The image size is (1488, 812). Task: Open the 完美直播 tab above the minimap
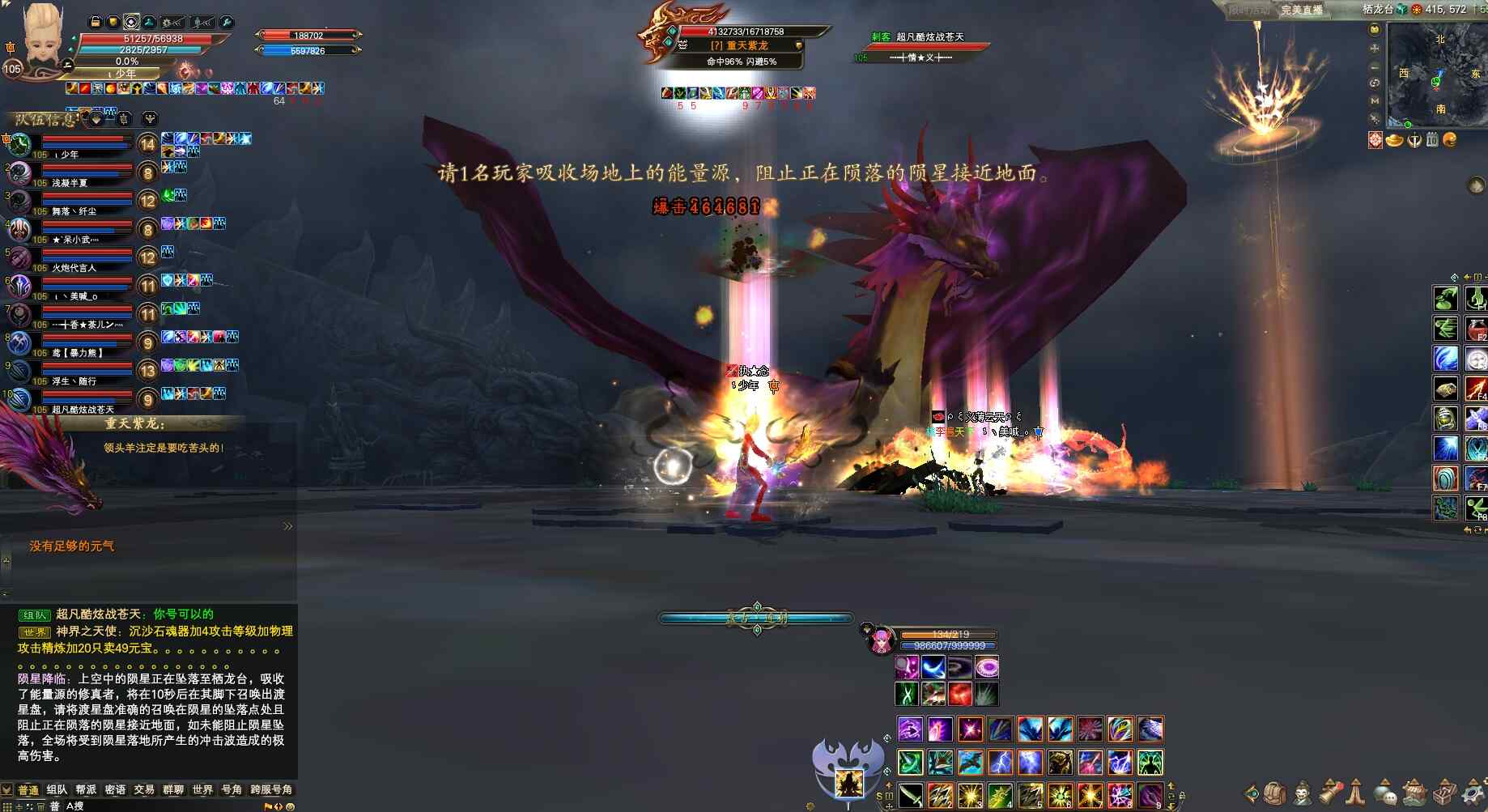coord(1302,10)
